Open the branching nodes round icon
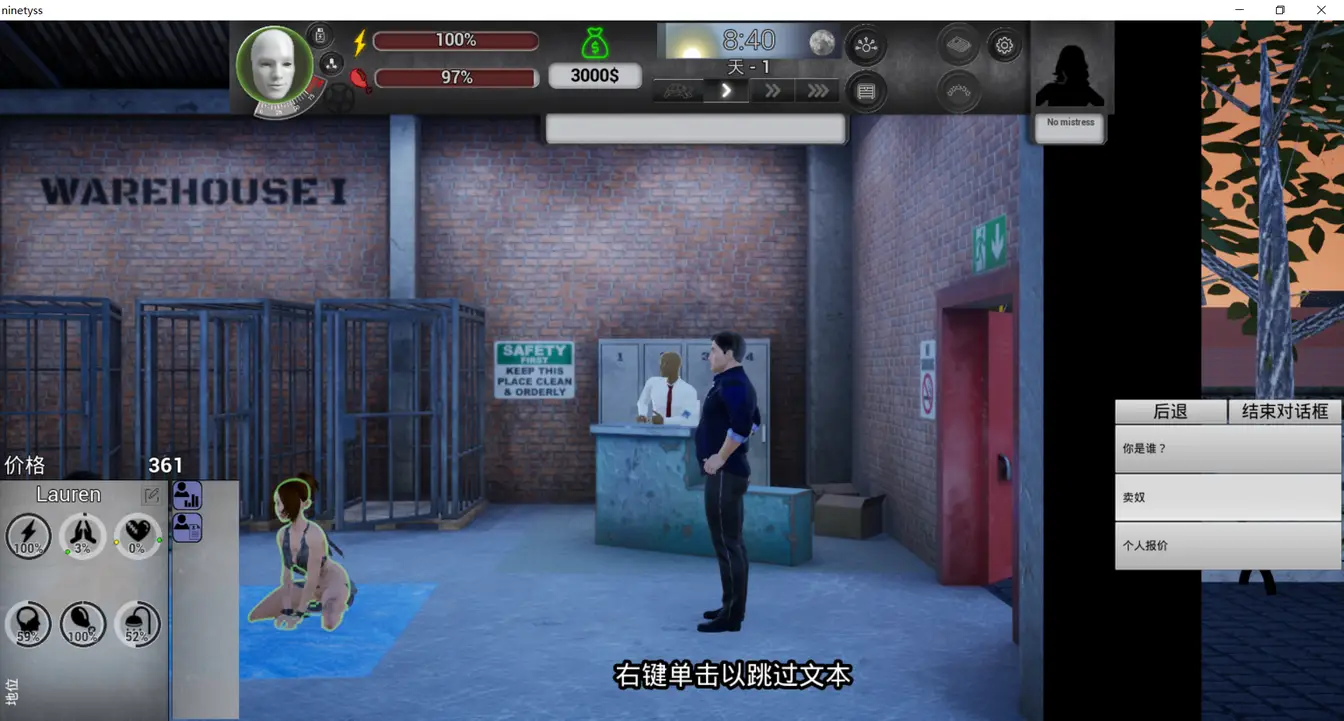This screenshot has width=1344, height=721. 866,45
